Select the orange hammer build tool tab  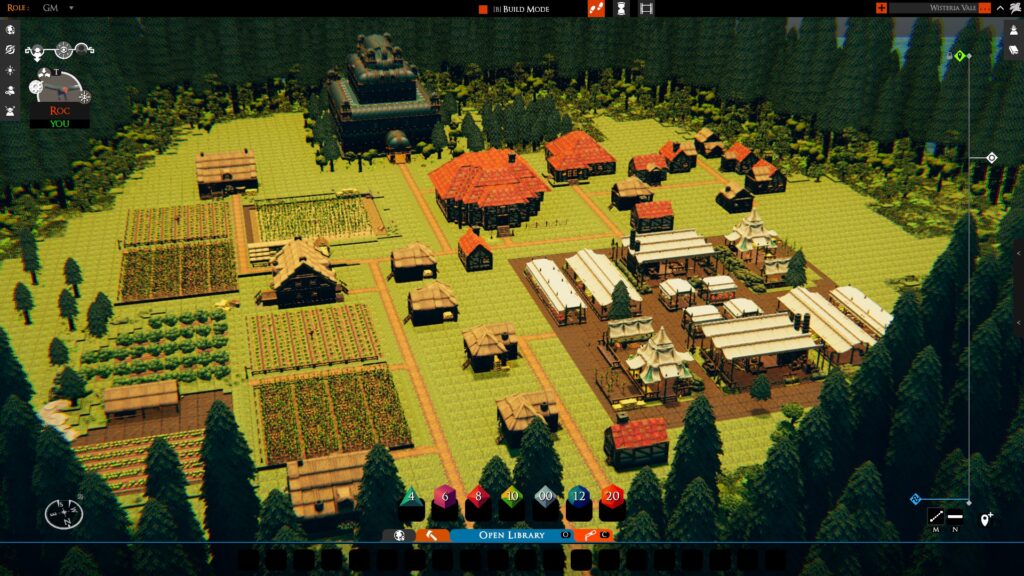pos(431,535)
